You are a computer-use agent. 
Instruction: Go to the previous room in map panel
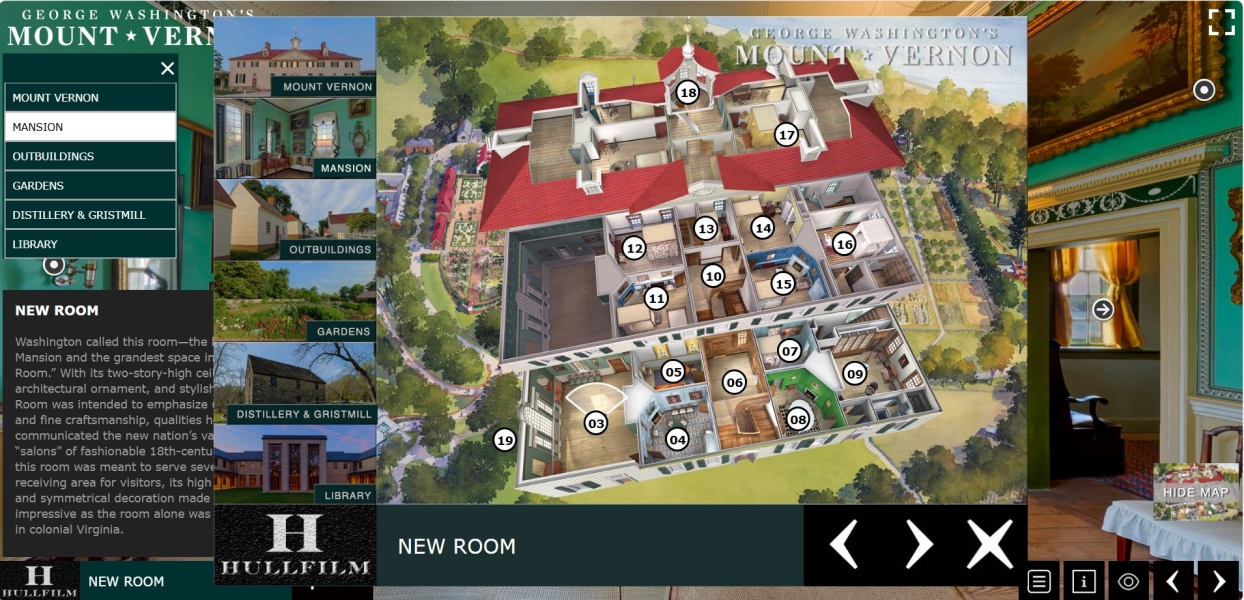[844, 545]
